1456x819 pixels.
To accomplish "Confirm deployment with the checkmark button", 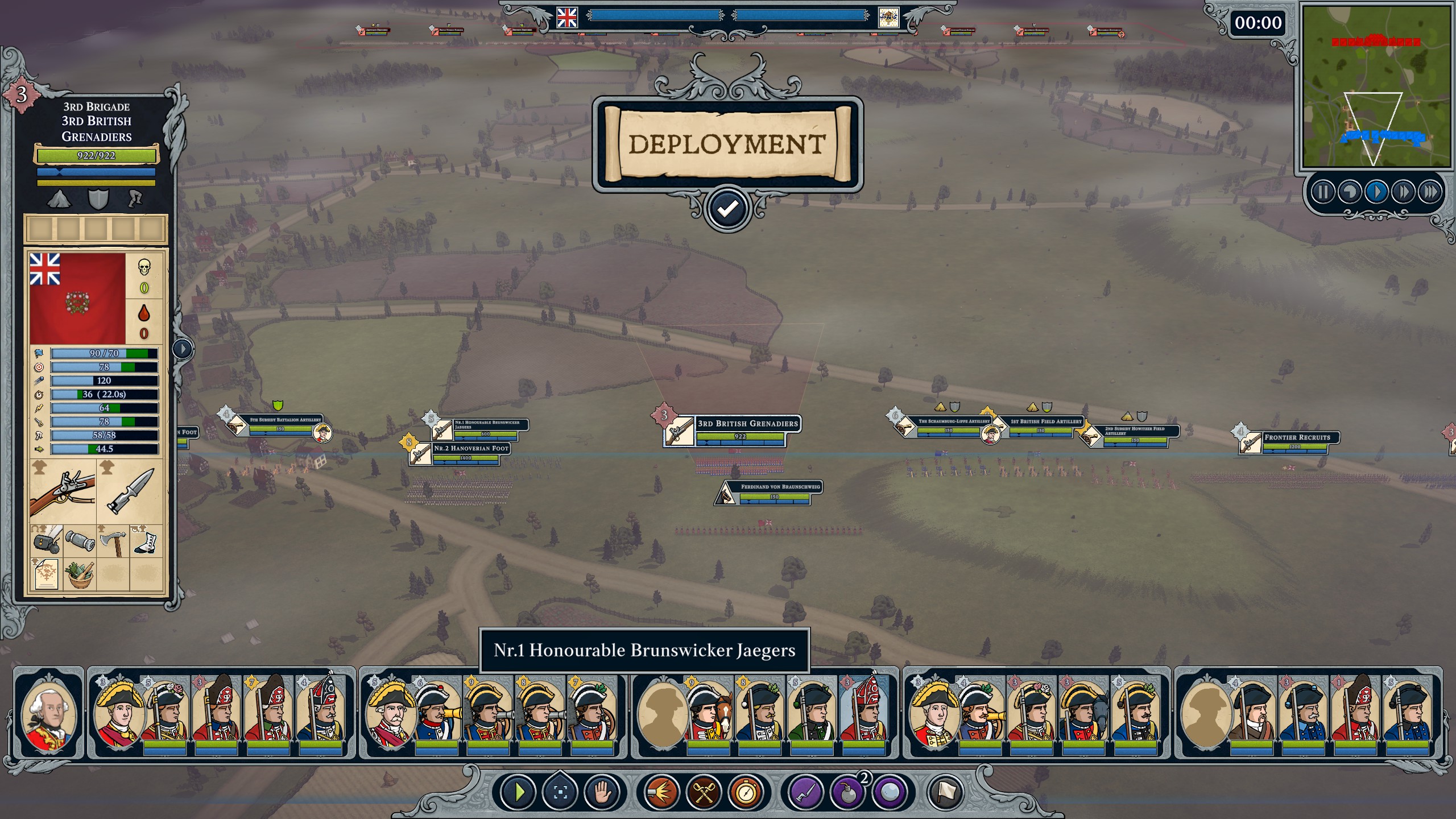I will (x=727, y=209).
